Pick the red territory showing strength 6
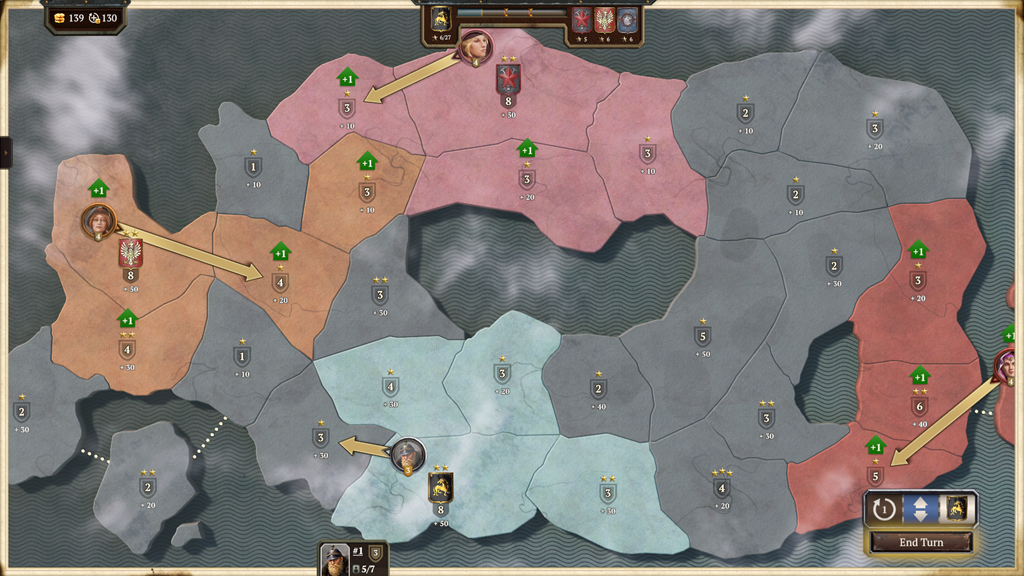This screenshot has height=576, width=1024. pos(919,406)
